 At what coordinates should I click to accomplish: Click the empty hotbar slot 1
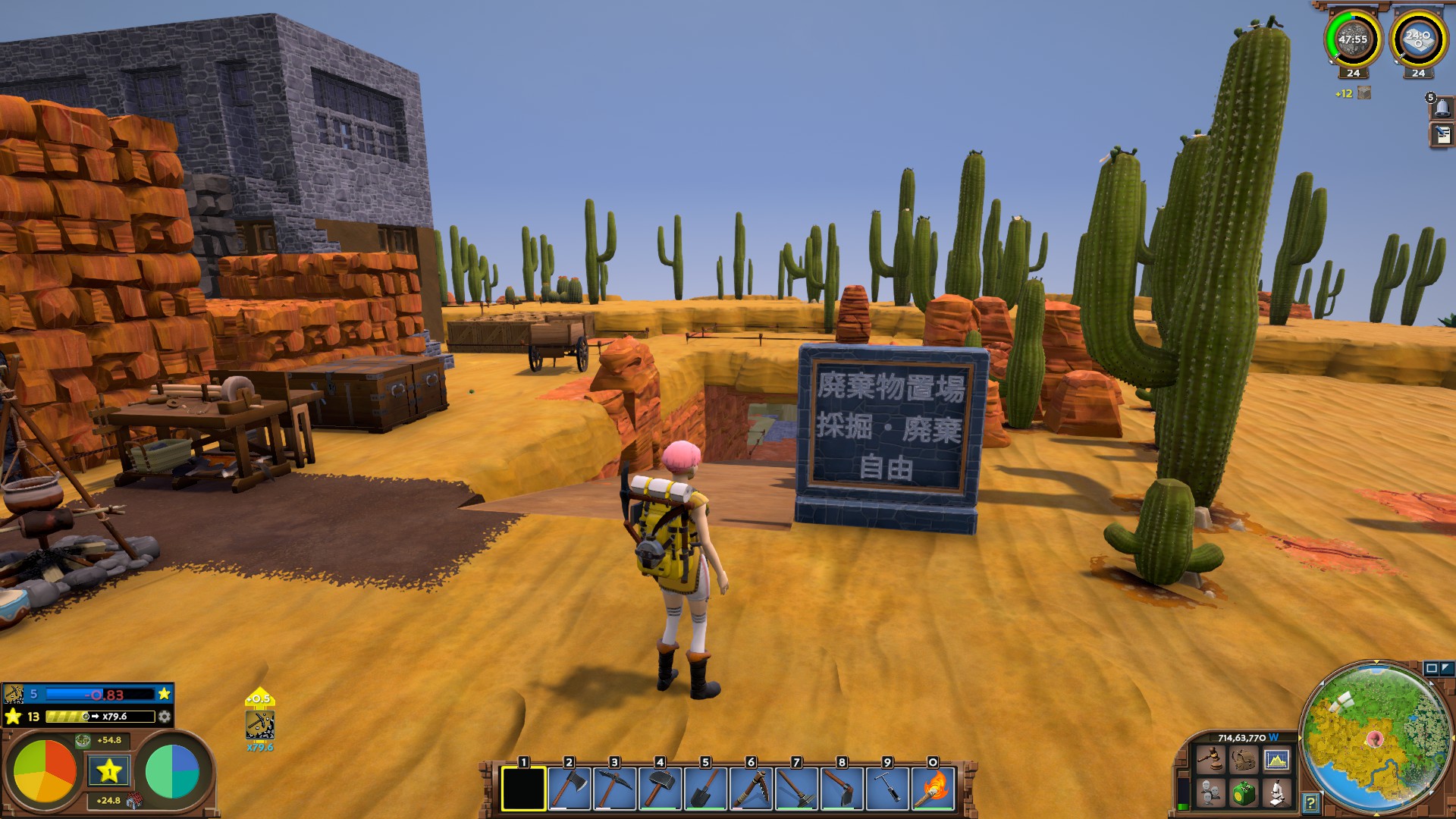coord(523,789)
